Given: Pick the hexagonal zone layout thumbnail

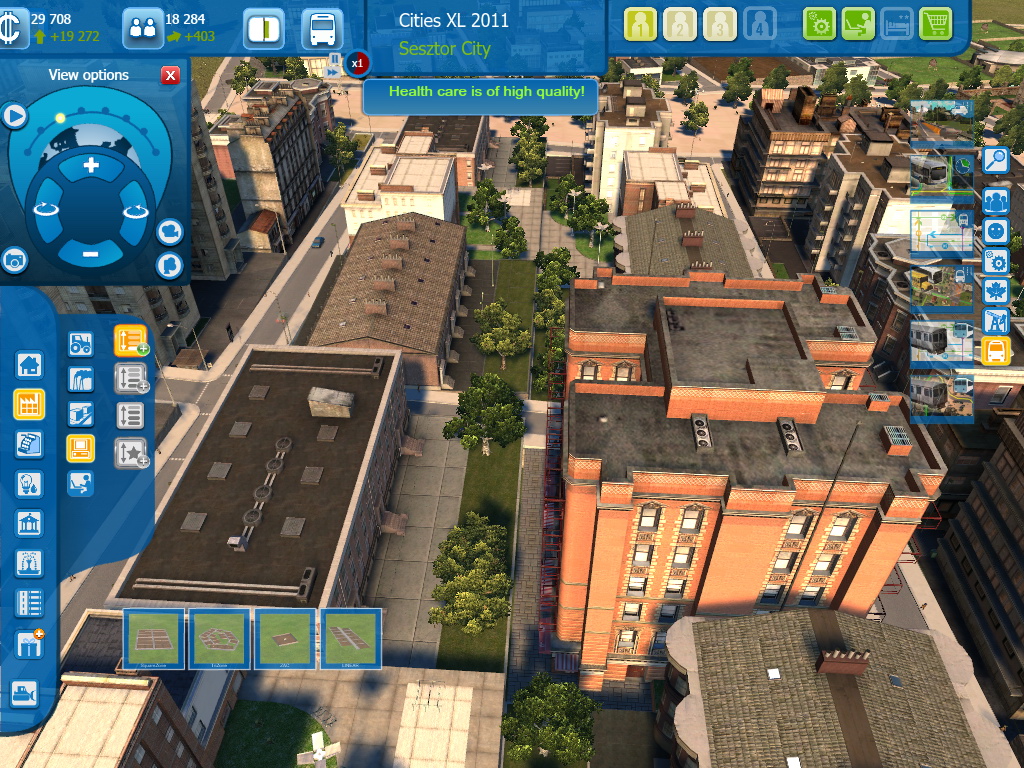Looking at the screenshot, I should click(219, 638).
